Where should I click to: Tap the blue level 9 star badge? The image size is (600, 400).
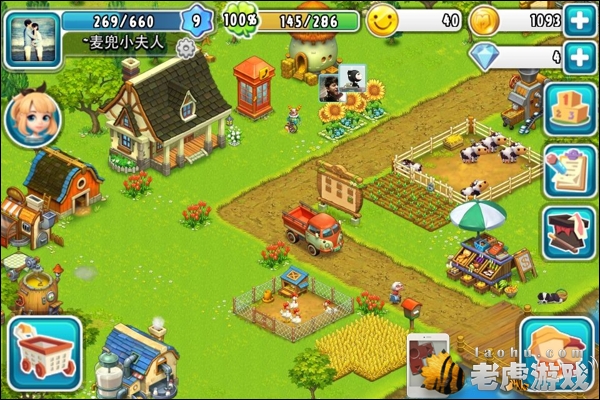point(197,19)
